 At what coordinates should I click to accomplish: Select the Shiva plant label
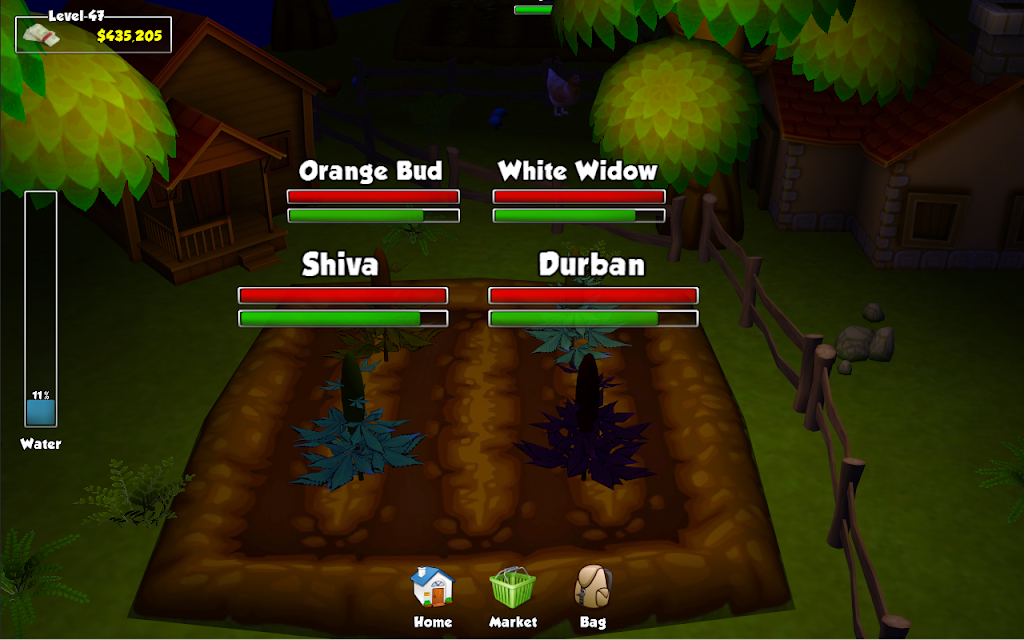(341, 264)
